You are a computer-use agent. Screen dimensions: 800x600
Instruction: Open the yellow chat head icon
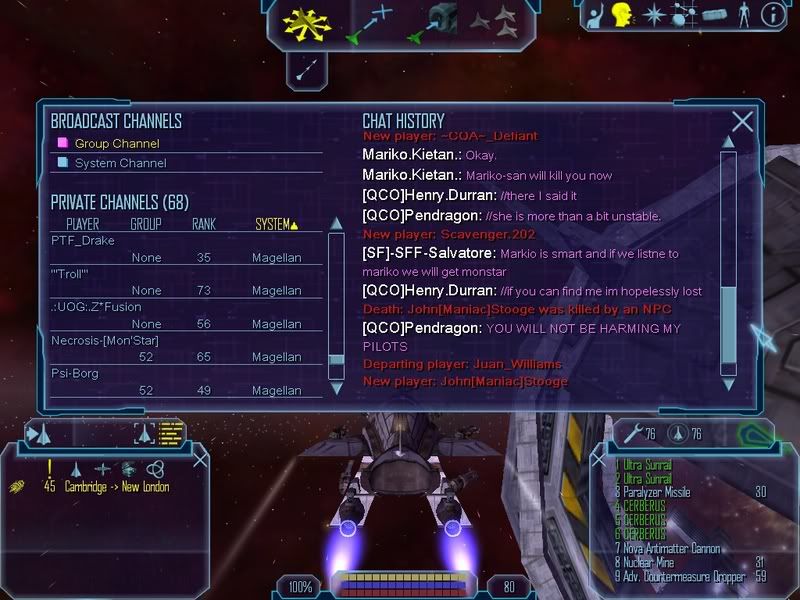622,15
